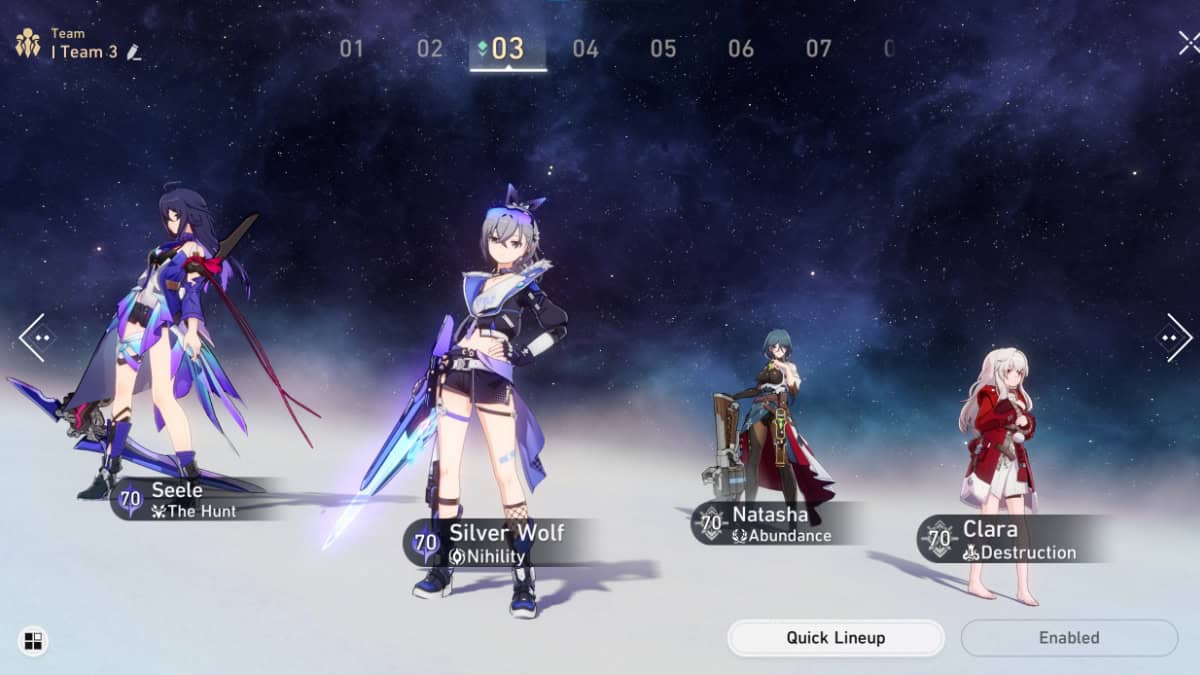Open the Quick Lineup panel

[835, 638]
